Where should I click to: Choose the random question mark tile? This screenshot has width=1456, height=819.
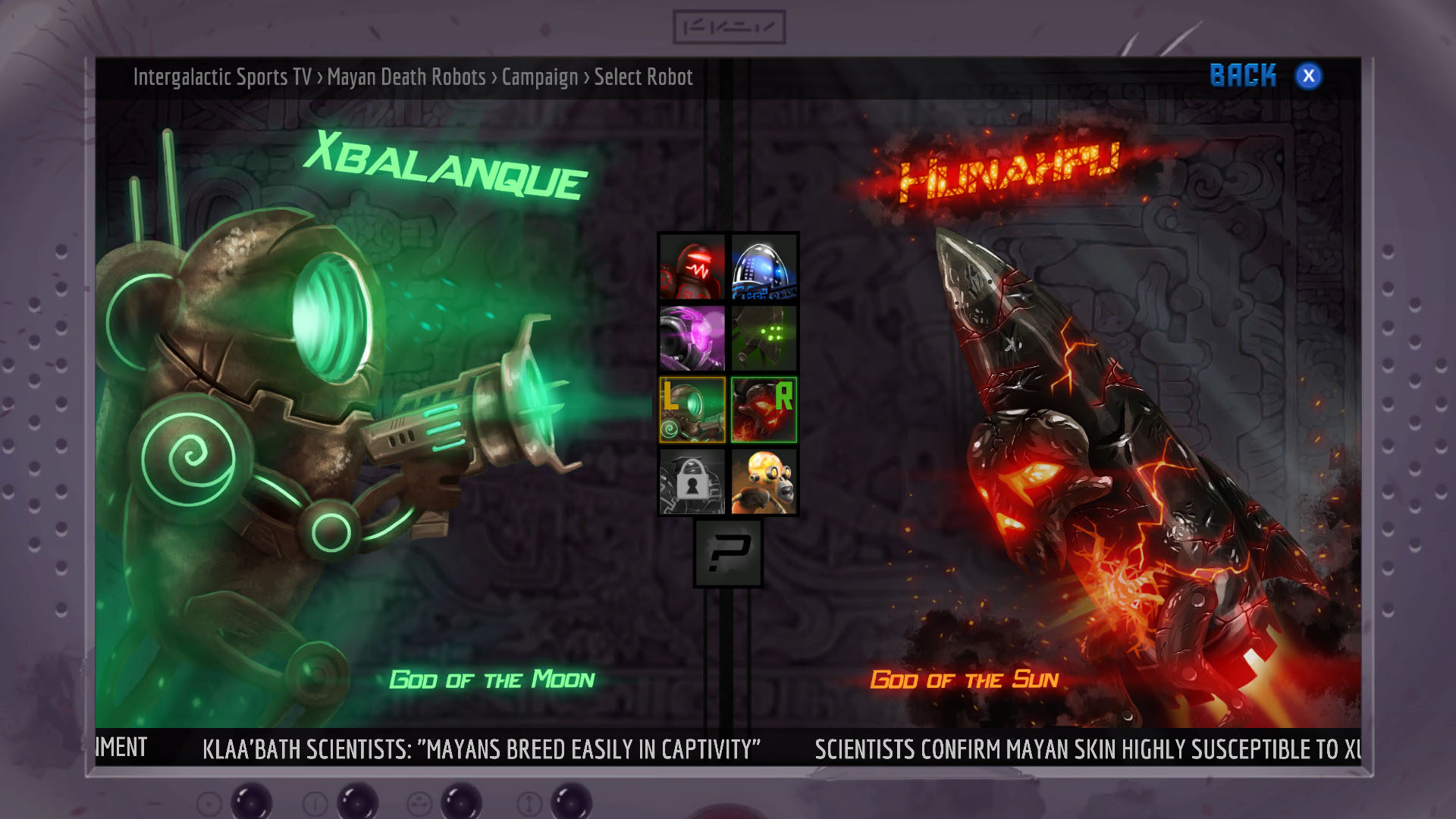(728, 554)
